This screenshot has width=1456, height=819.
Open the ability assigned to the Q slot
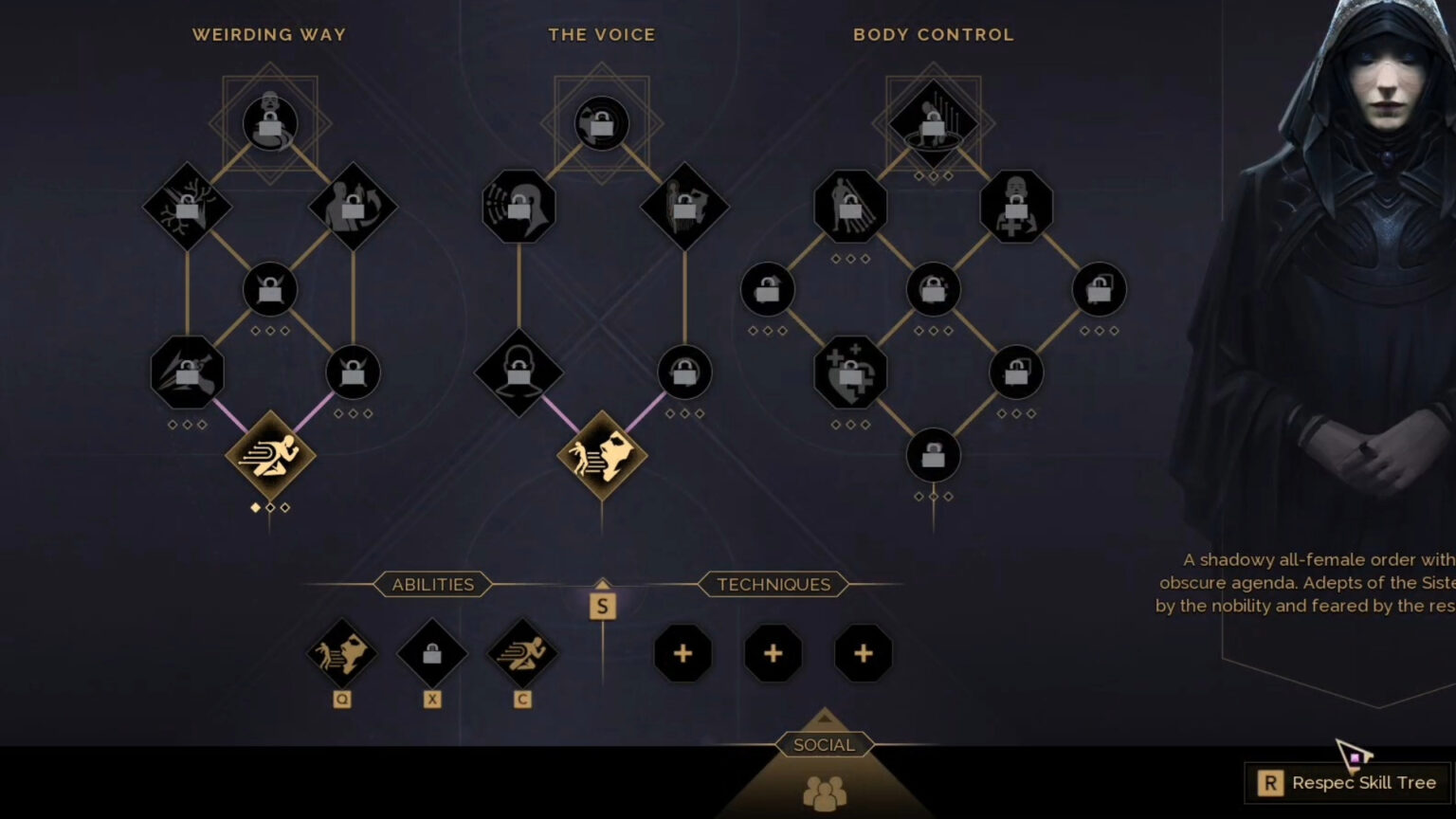coord(342,653)
